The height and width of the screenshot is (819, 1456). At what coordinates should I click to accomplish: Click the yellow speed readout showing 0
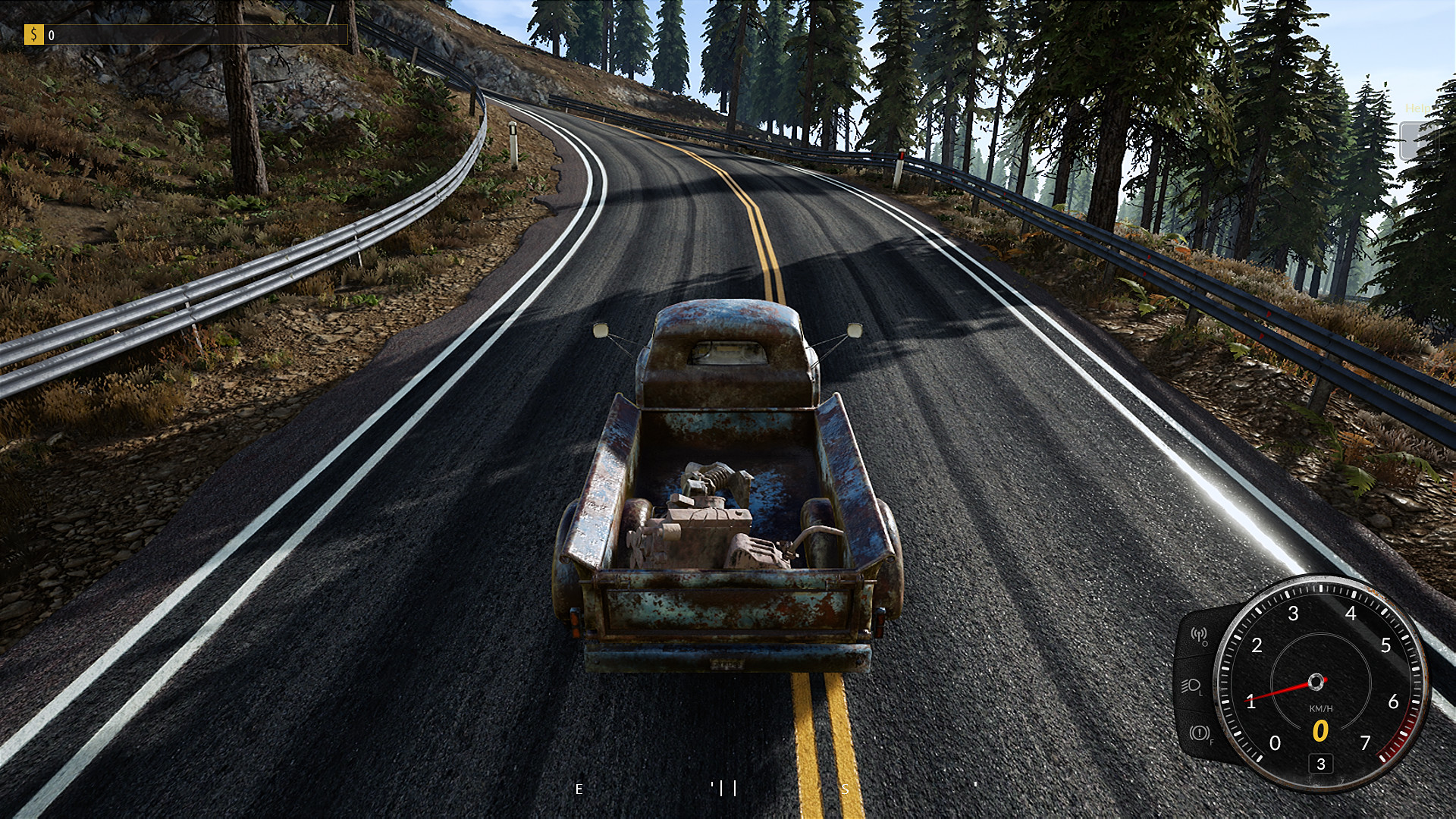pos(1321,730)
